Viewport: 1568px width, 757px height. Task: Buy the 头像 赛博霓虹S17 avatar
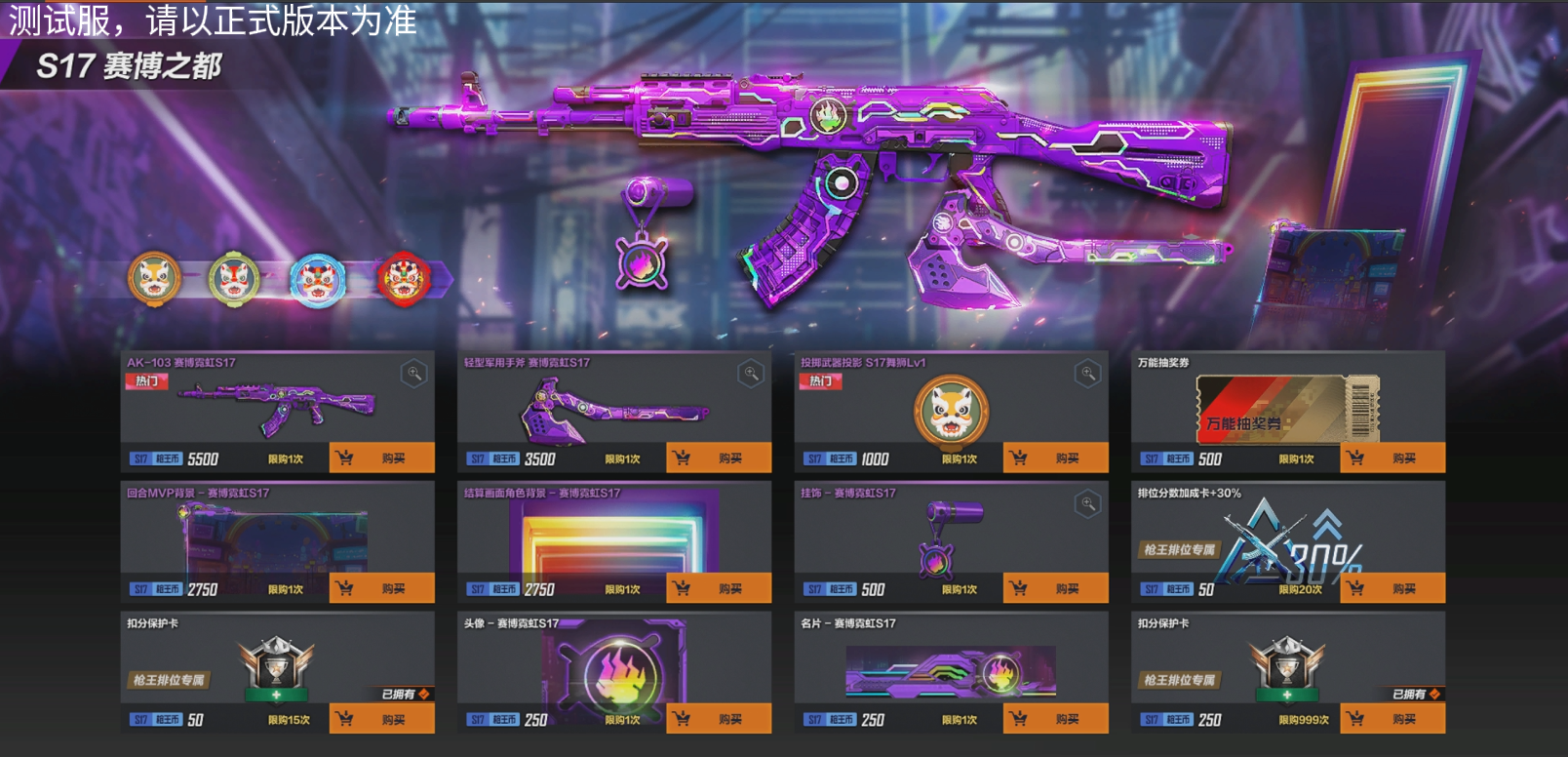[x=719, y=719]
